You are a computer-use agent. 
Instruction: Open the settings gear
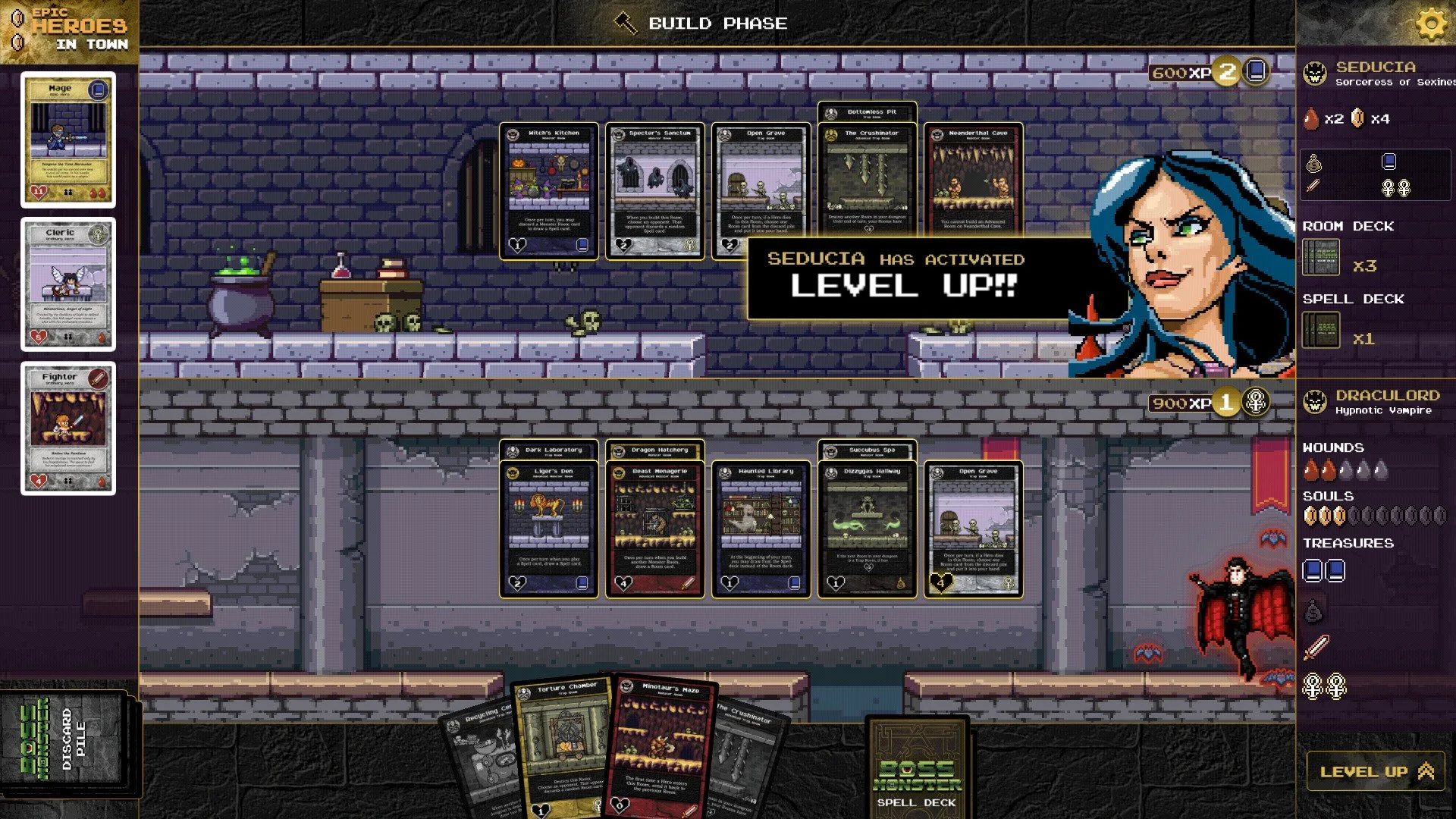point(1432,24)
